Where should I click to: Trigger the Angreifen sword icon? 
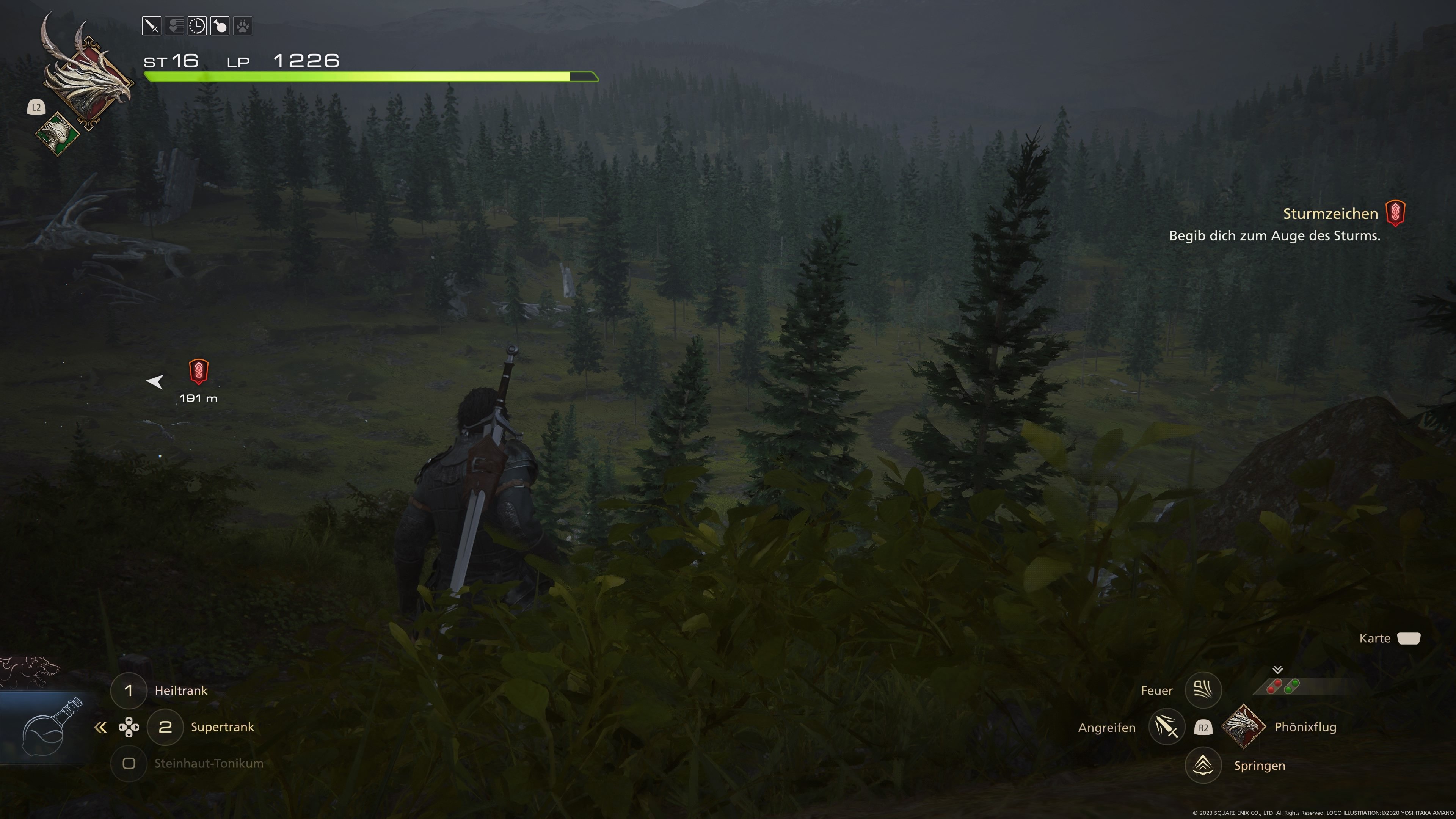click(x=1167, y=727)
